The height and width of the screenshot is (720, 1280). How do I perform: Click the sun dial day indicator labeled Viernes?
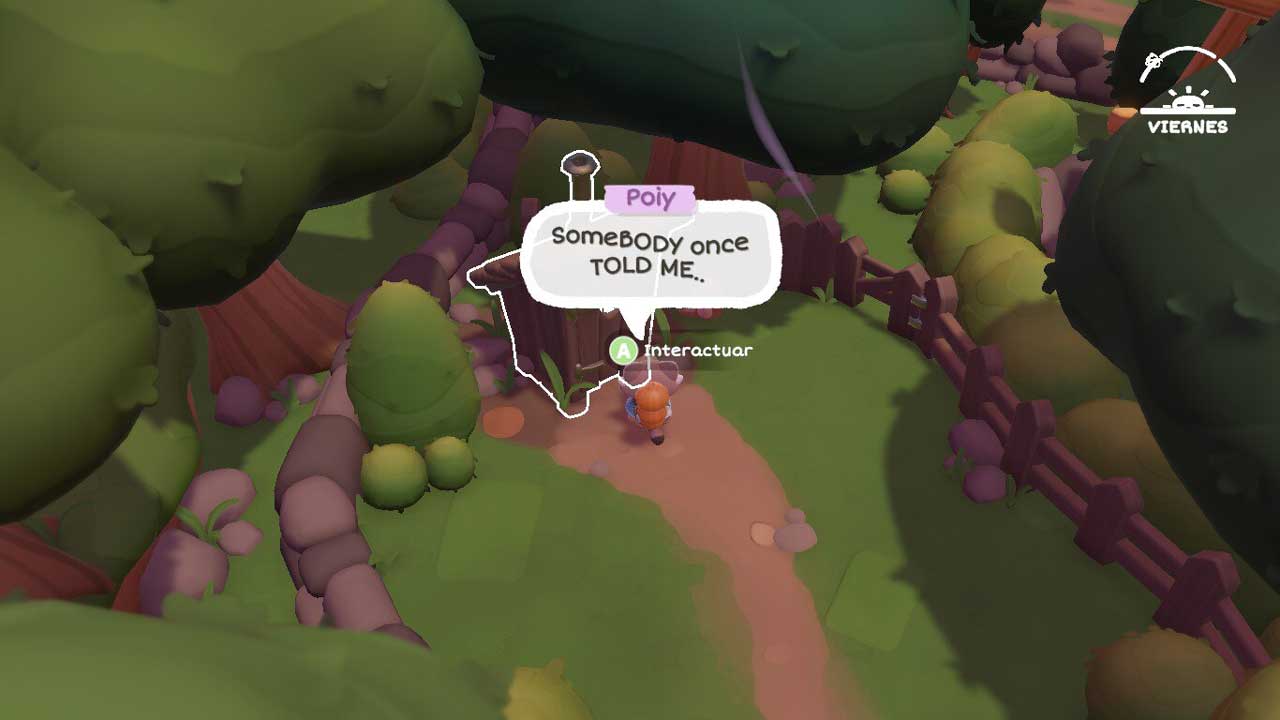click(1187, 93)
